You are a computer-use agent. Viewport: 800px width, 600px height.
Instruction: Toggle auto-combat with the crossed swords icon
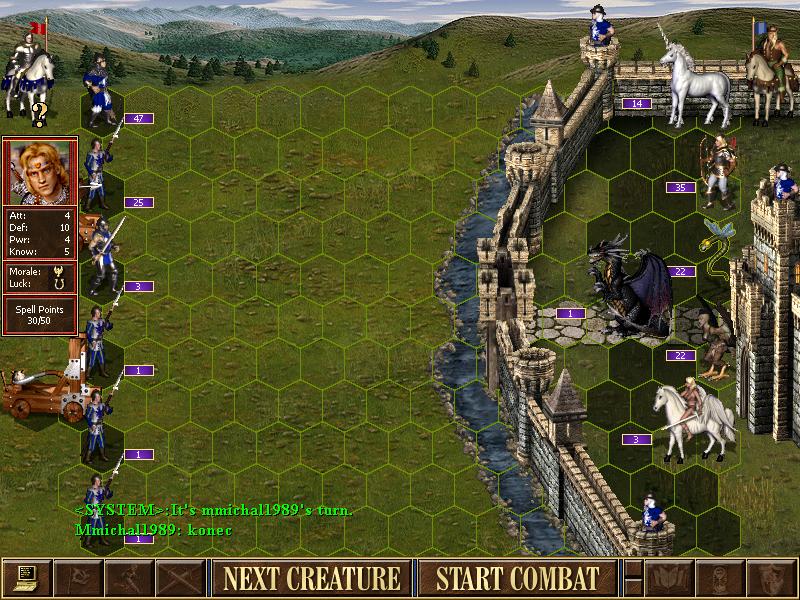pyautogui.click(x=180, y=578)
